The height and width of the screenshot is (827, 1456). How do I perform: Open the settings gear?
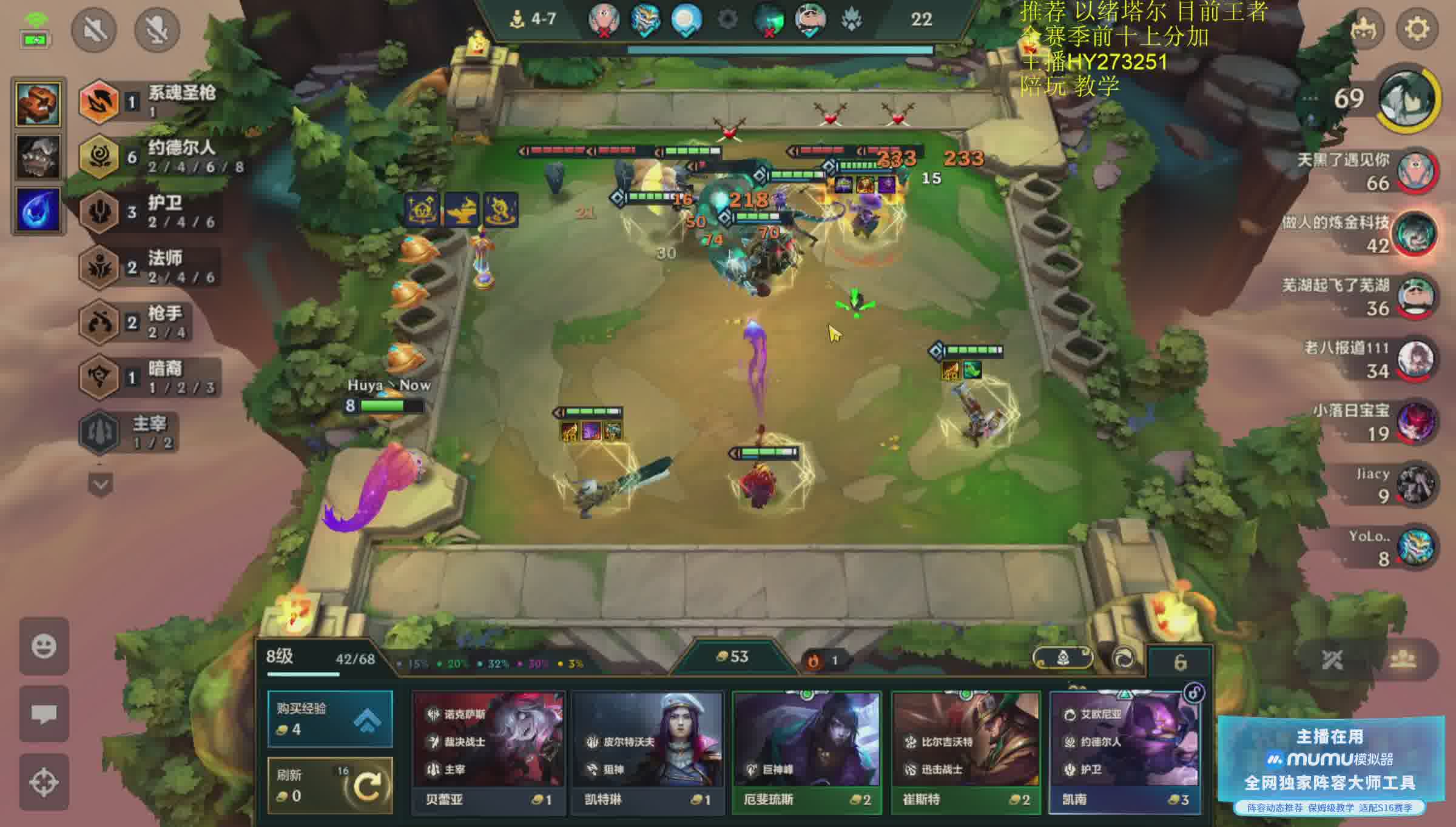click(x=1417, y=28)
